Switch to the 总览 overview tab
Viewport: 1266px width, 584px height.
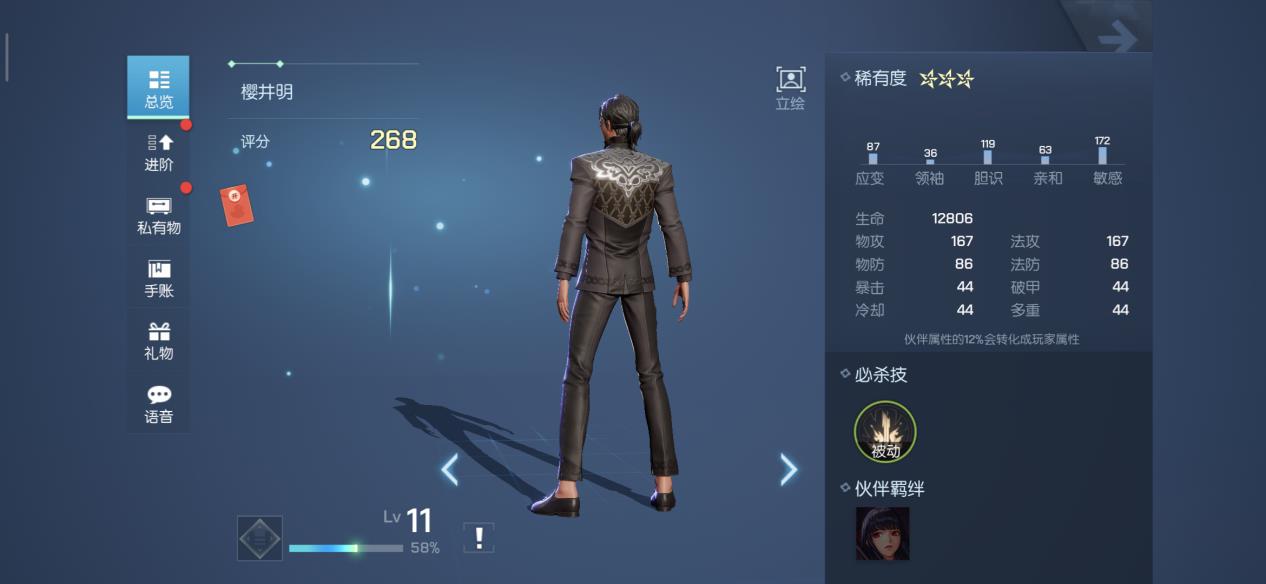158,87
